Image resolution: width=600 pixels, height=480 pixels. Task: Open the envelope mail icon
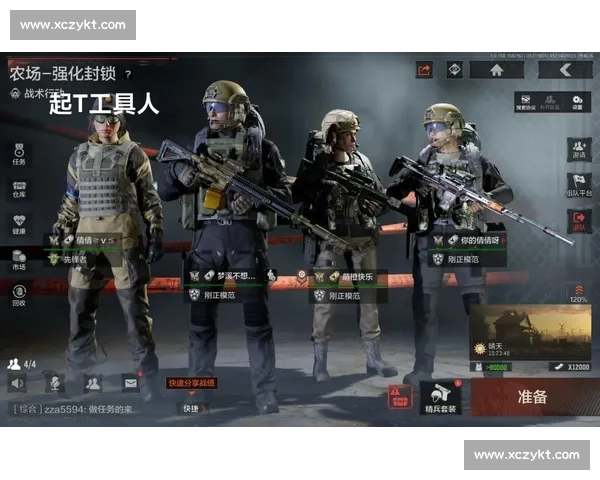click(x=130, y=382)
